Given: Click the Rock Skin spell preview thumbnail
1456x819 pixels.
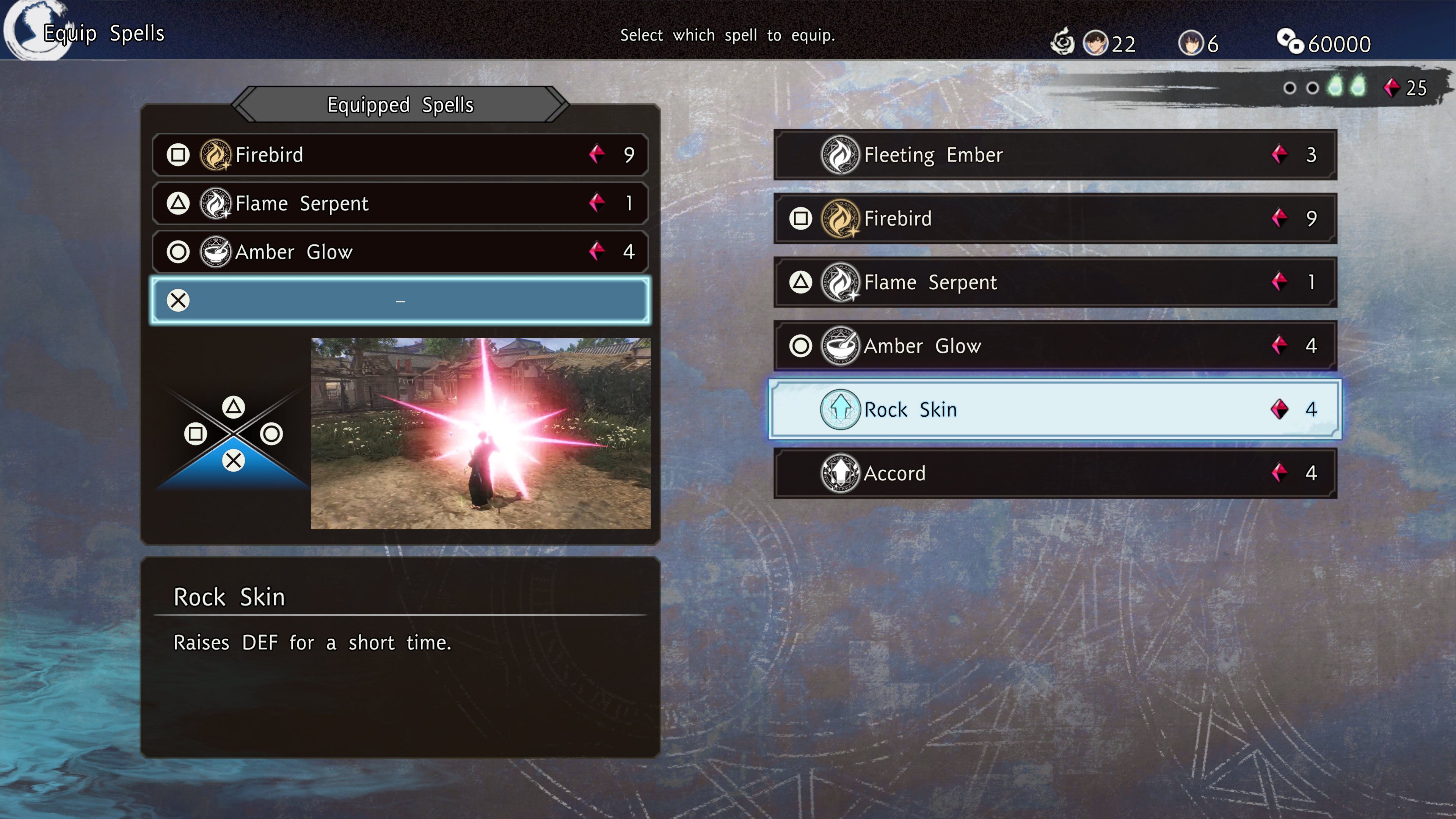Looking at the screenshot, I should click(480, 433).
